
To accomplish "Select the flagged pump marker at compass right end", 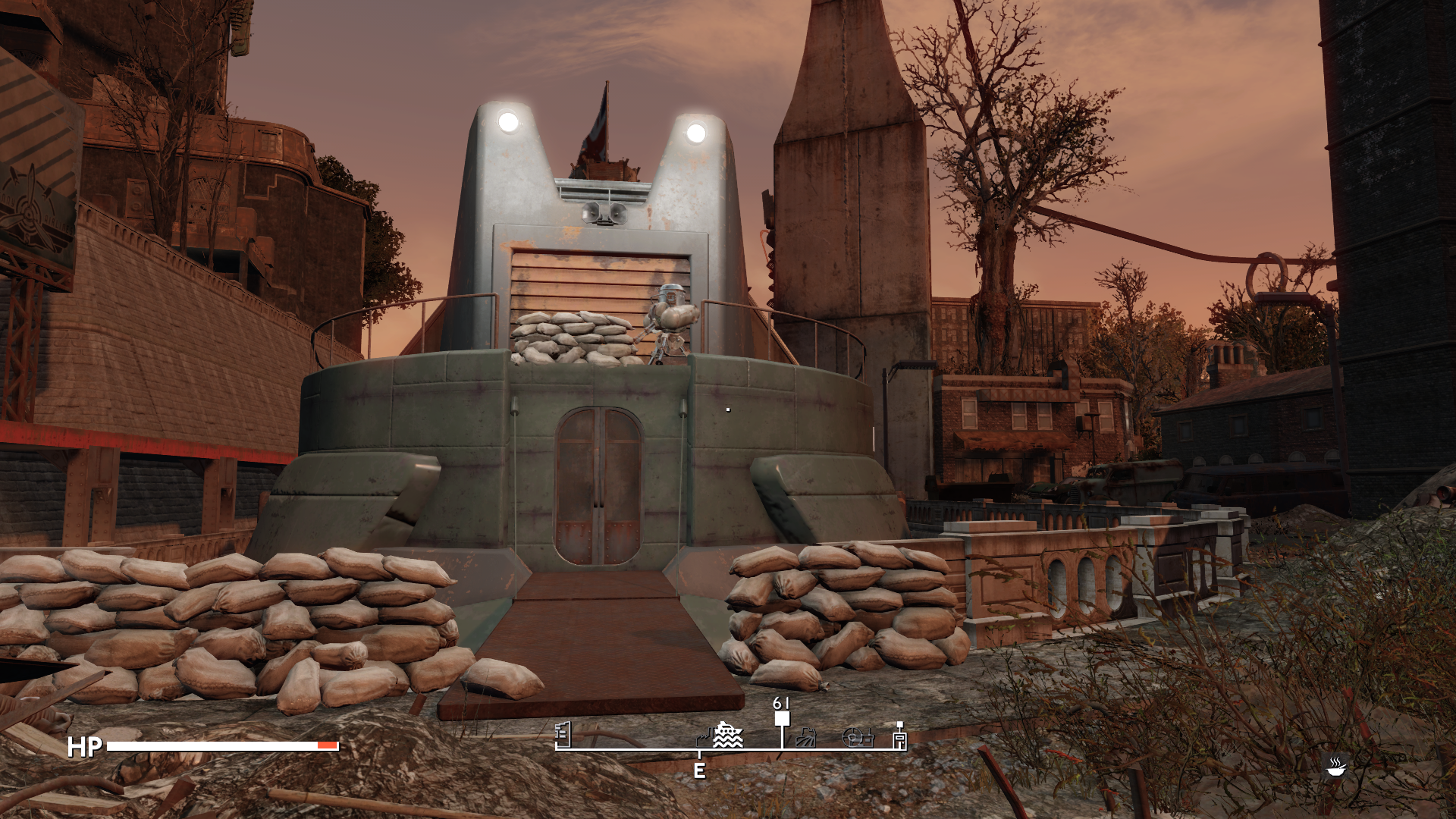I will [x=899, y=736].
